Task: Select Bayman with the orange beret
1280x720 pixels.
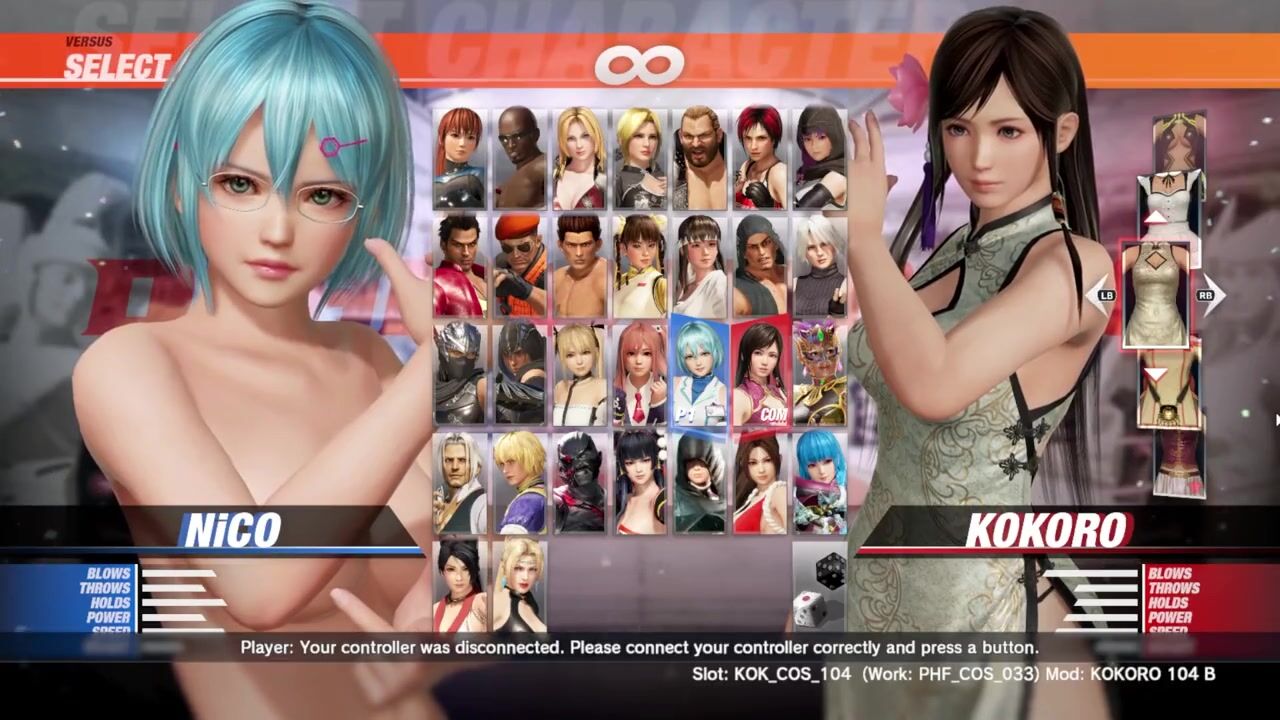Action: (x=520, y=265)
